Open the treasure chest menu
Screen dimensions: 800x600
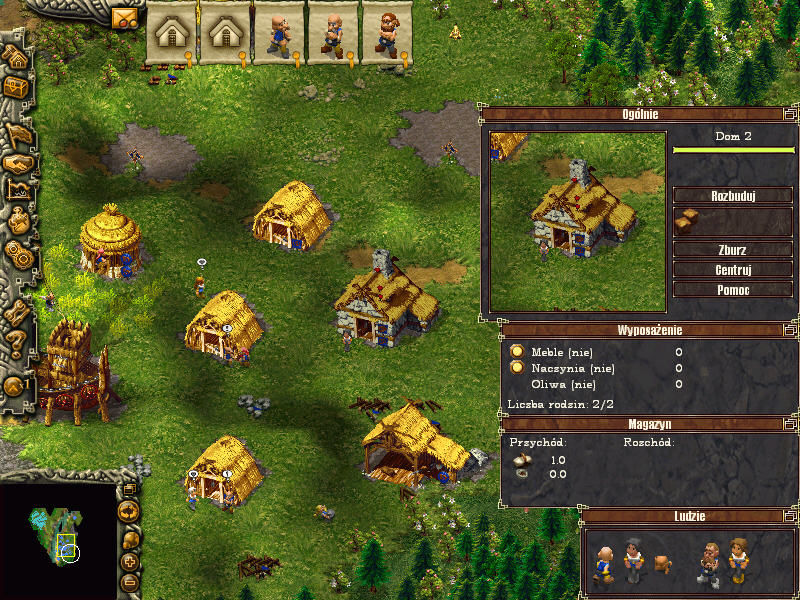[17, 89]
